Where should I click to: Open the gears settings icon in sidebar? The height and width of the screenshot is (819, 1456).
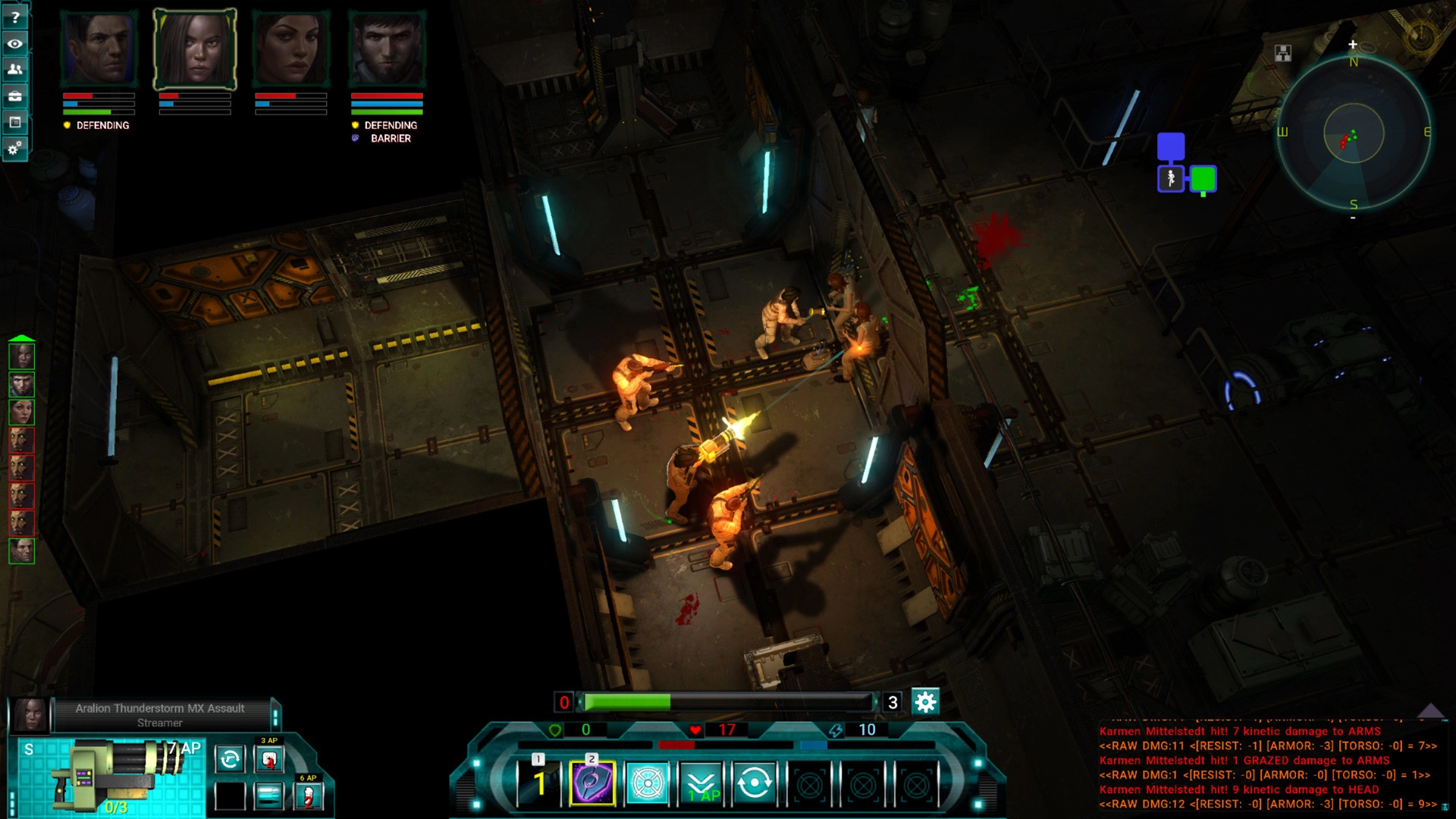coord(14,148)
